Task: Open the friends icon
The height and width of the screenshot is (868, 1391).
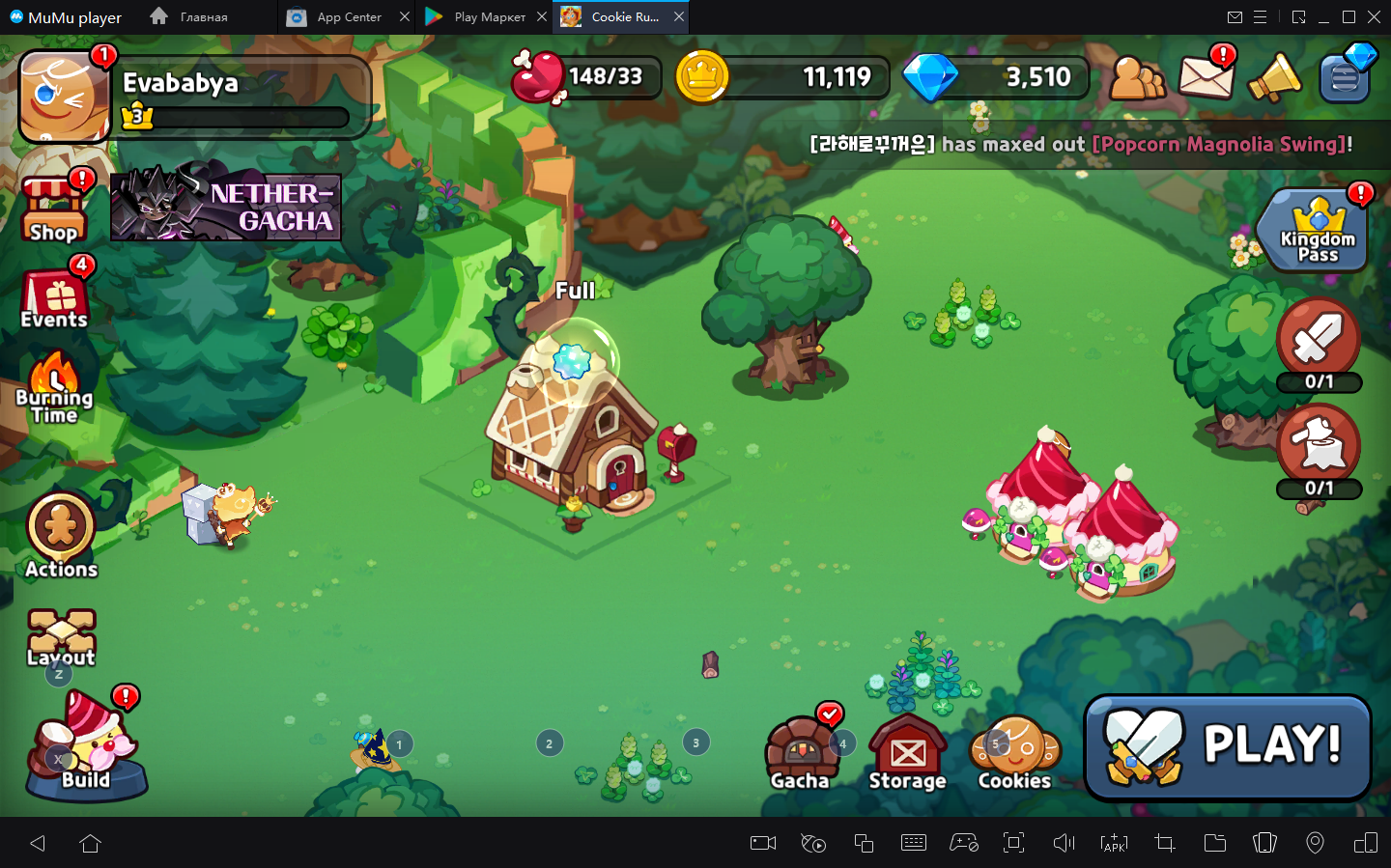Action: coord(1137,77)
